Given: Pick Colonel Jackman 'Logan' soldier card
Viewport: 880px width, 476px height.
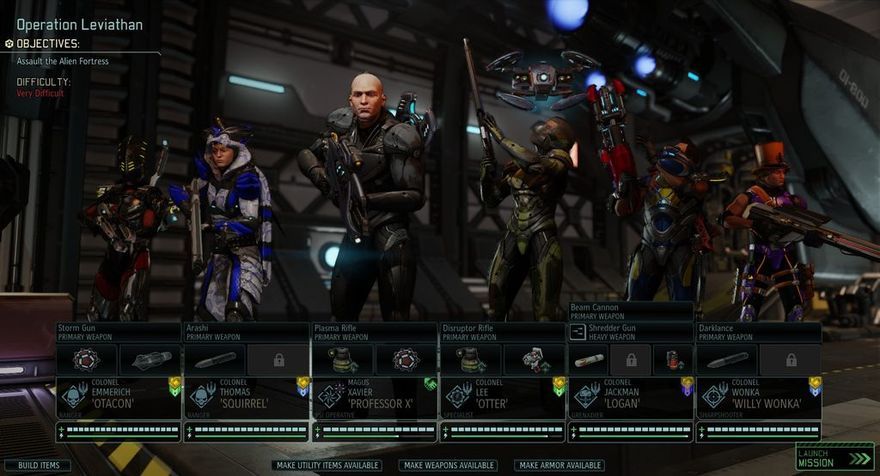Looking at the screenshot, I should (630, 396).
